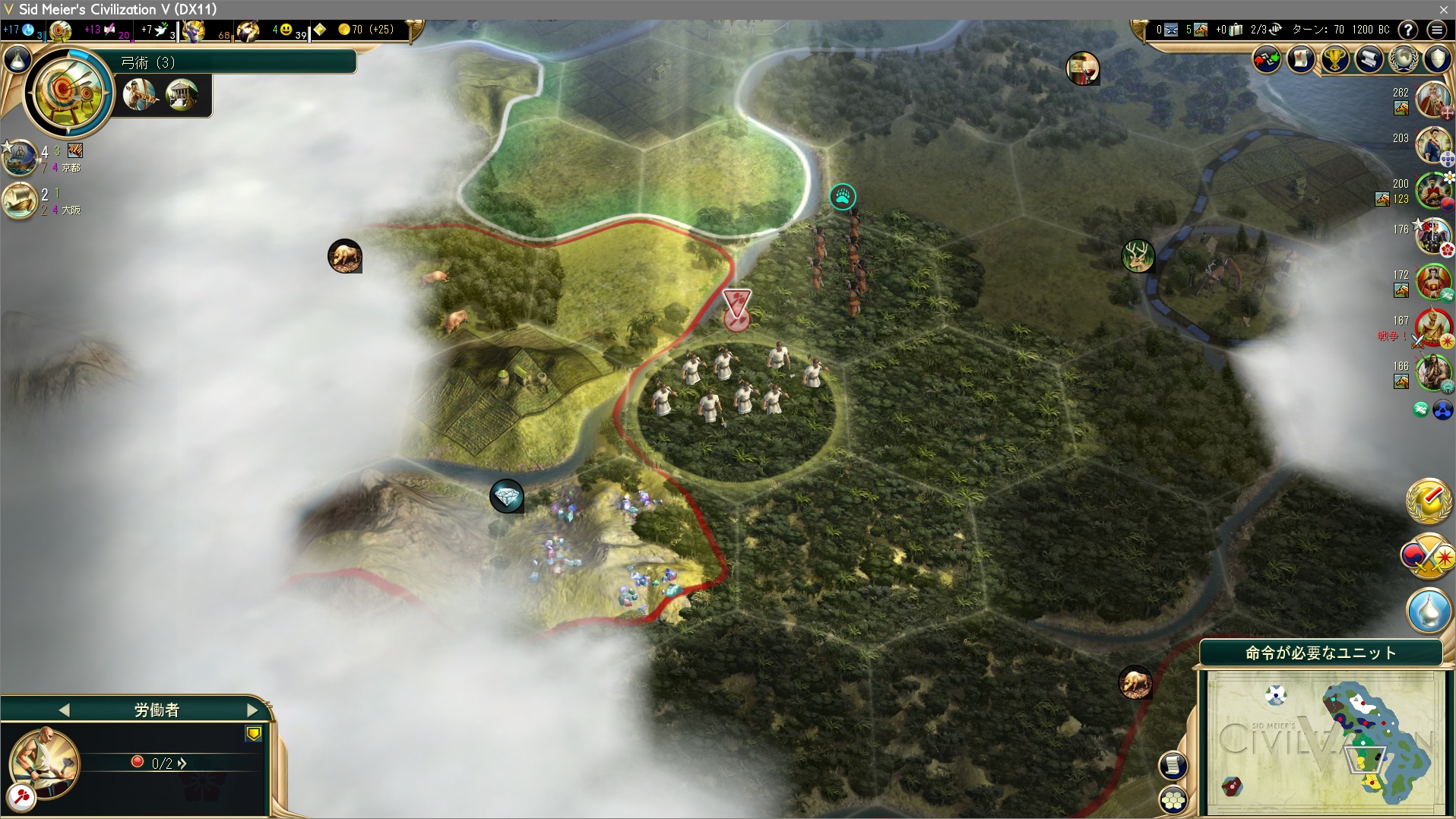Open the victory progress trophy icon
This screenshot has height=819, width=1456.
pos(1335,59)
